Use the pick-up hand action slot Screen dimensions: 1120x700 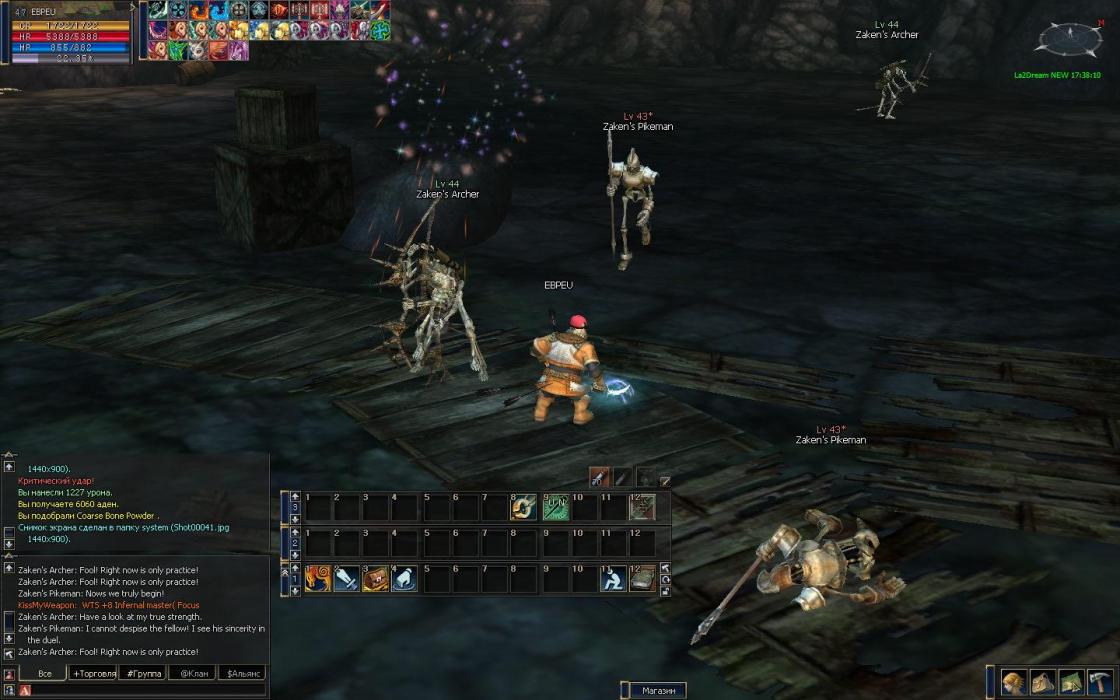pyautogui.click(x=405, y=578)
